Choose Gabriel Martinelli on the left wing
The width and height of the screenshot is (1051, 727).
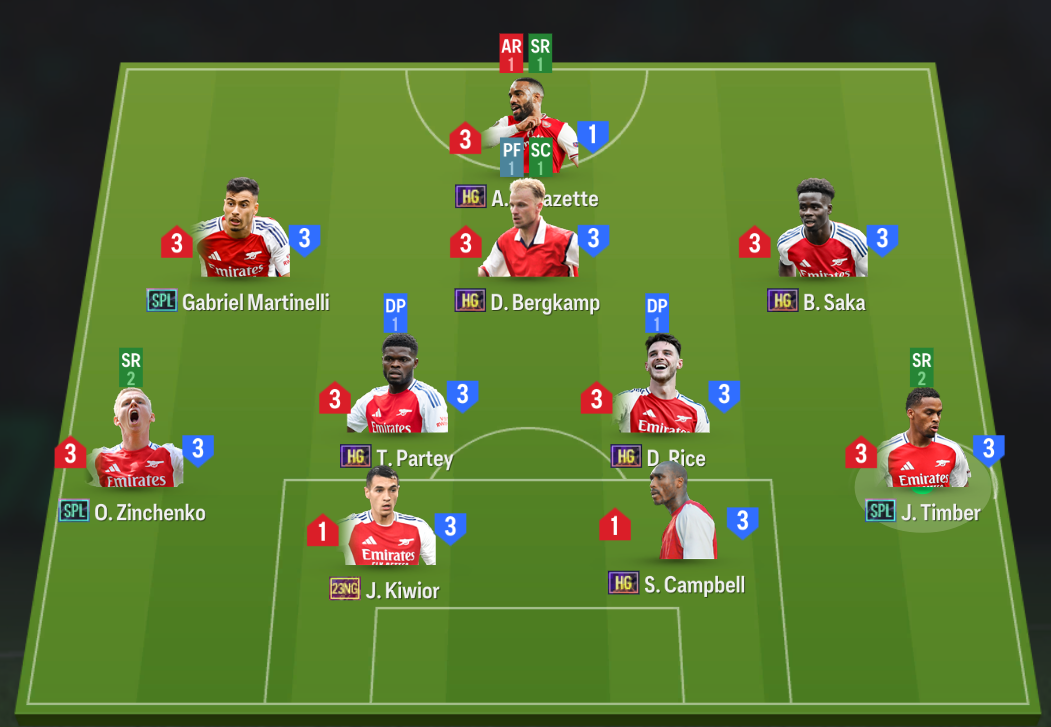coord(244,240)
